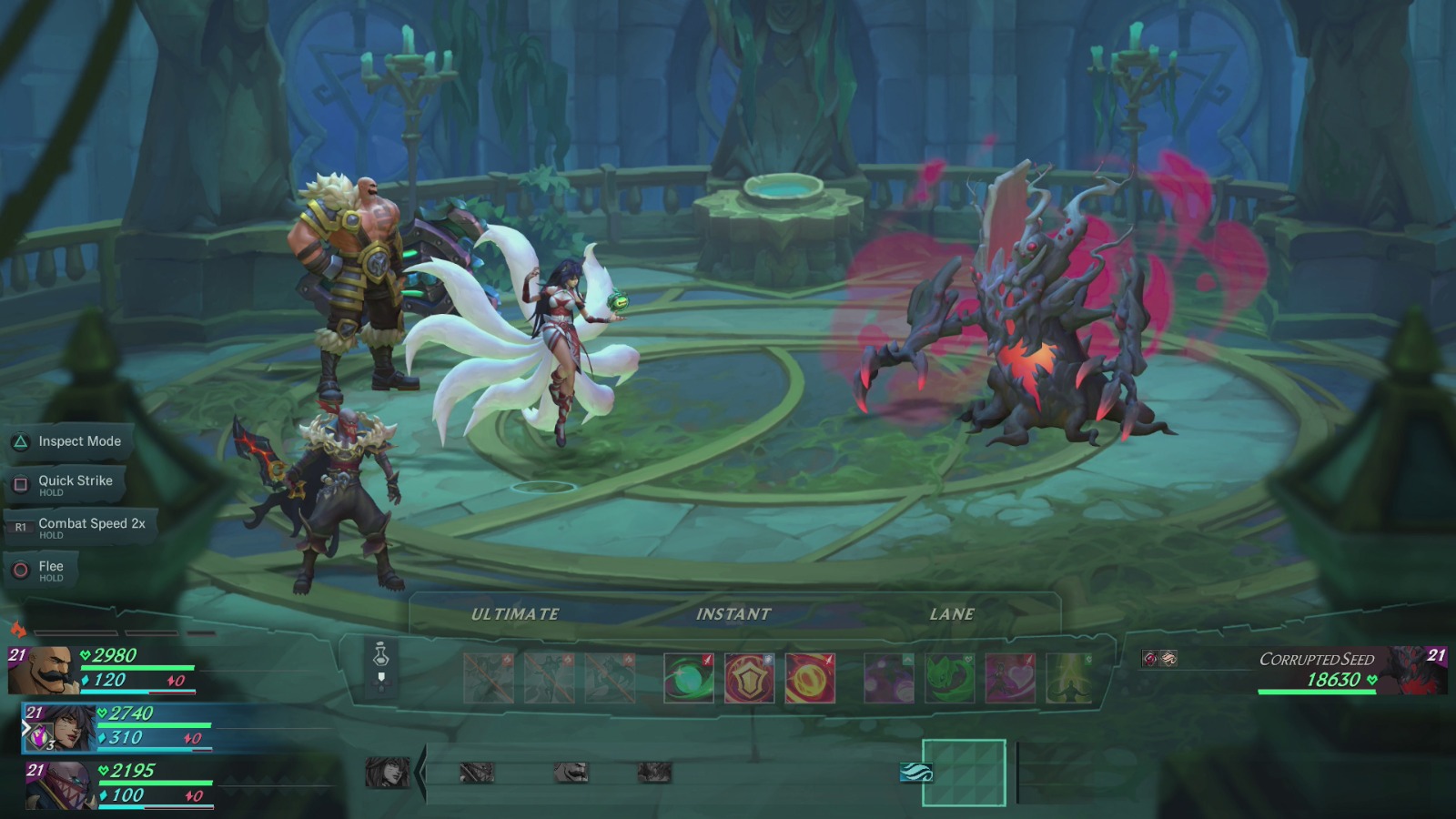Switch to the Ultimate abilities tab
The height and width of the screenshot is (819, 1456).
coord(514,613)
